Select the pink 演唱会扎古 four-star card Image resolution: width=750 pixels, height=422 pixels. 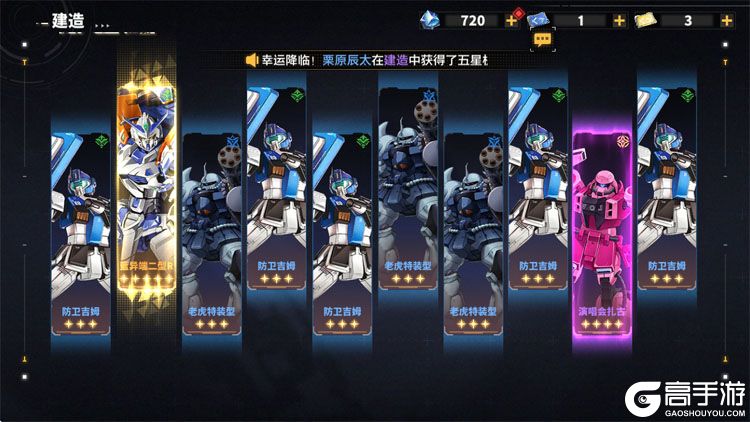[x=602, y=238]
